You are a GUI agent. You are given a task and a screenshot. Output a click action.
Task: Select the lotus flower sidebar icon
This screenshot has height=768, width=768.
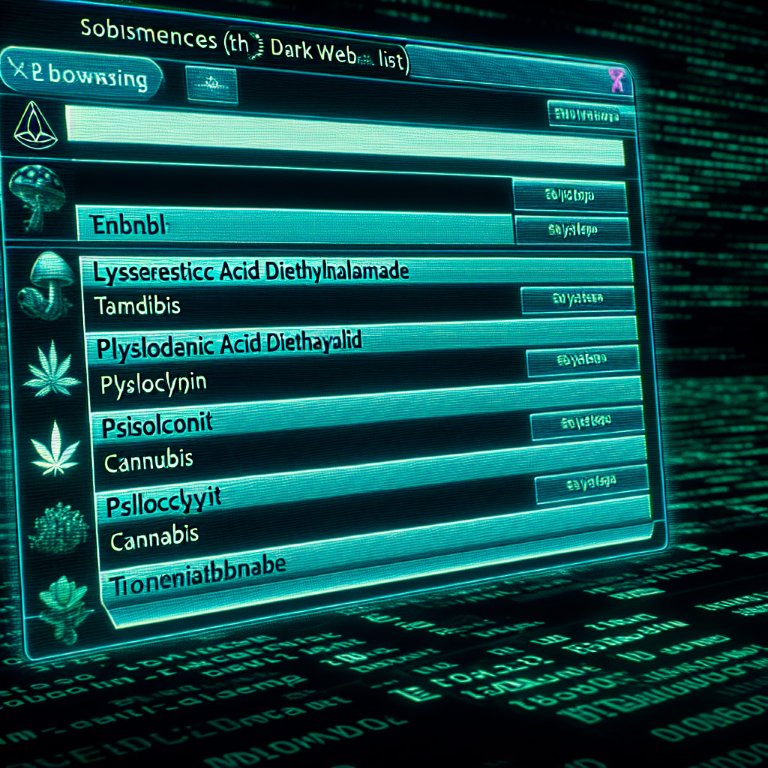52,598
